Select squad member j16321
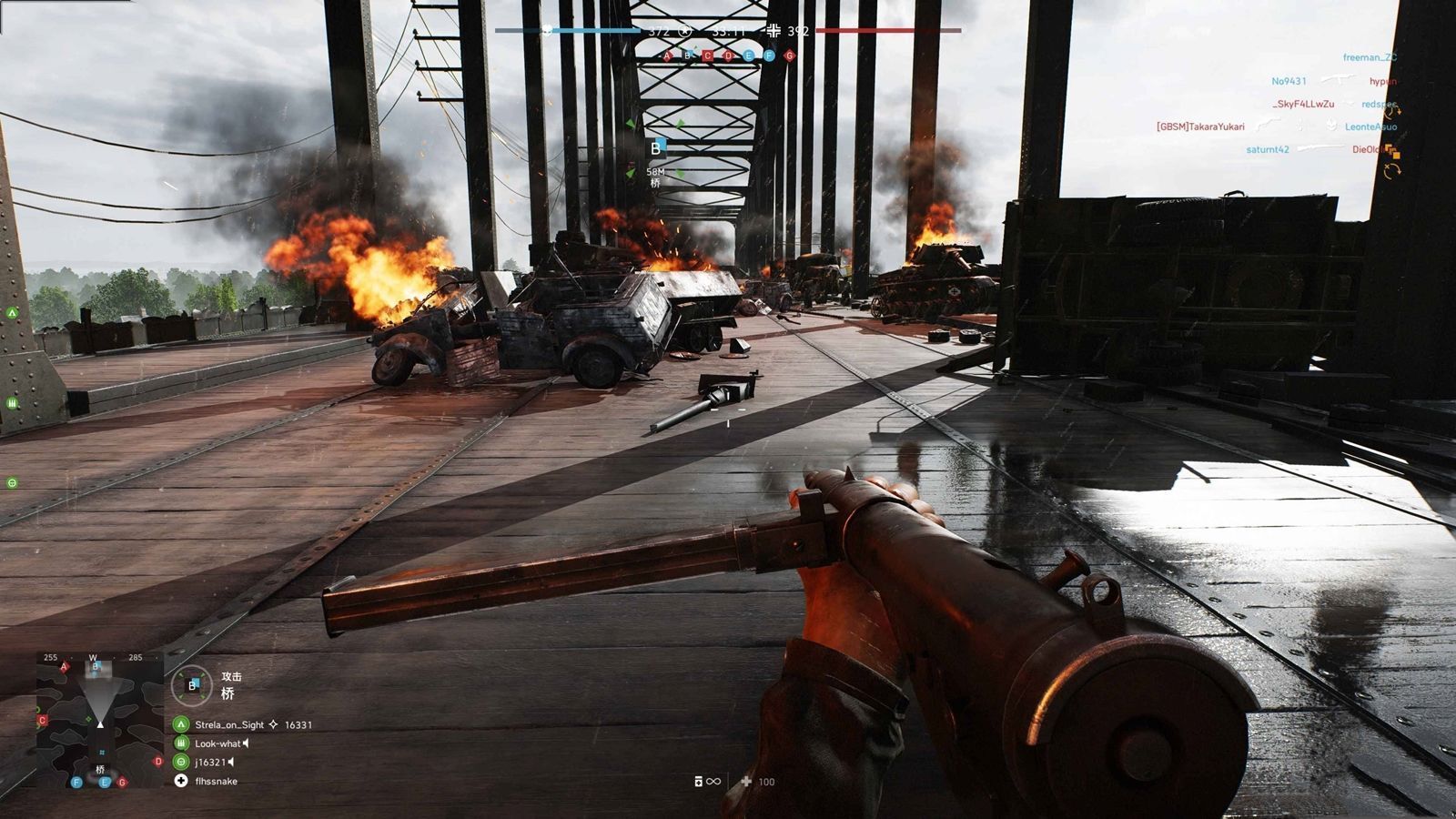Viewport: 1456px width, 819px height. tap(210, 763)
